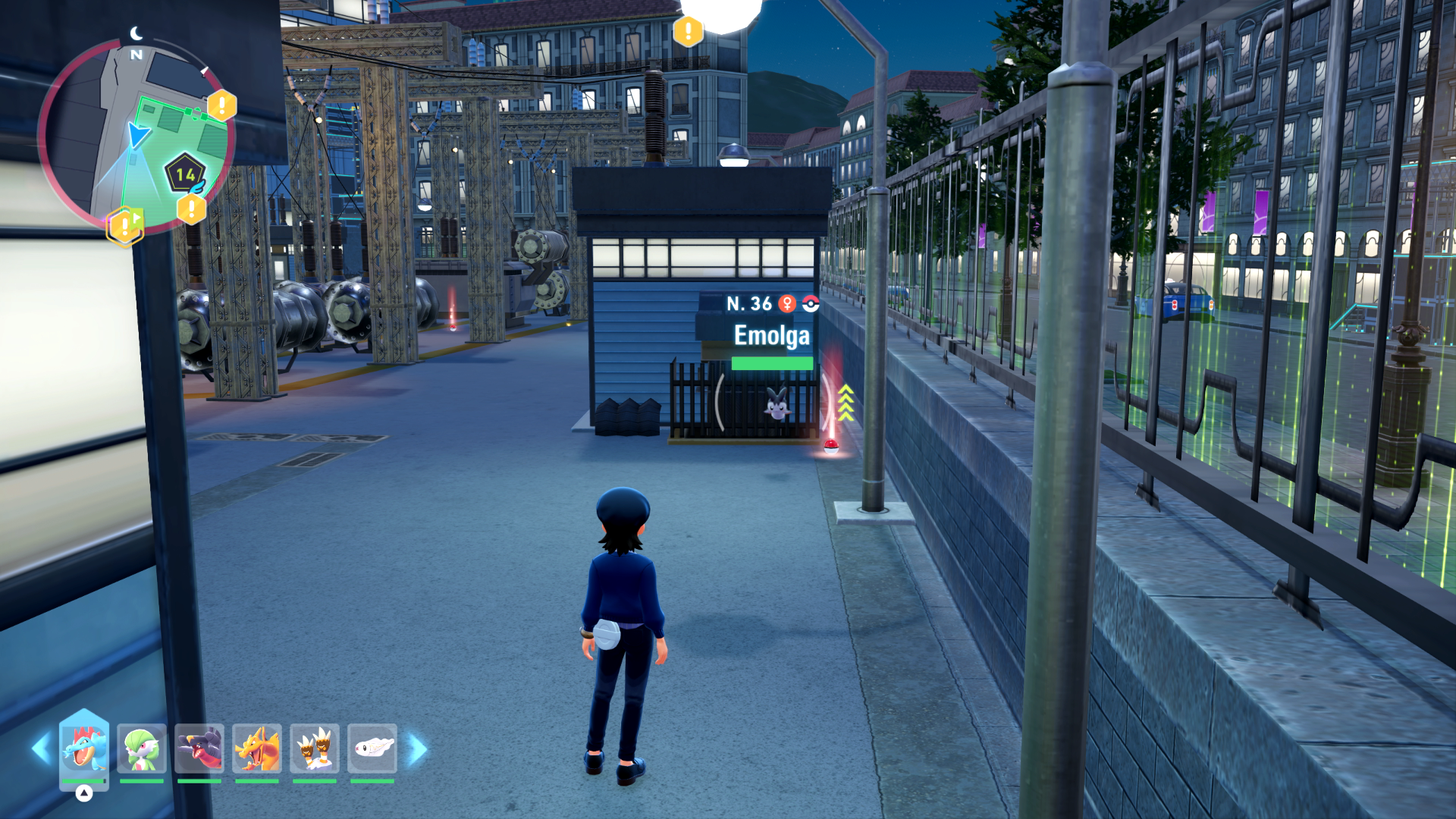Choose the white Tynamo party slot
Image resolution: width=1456 pixels, height=819 pixels.
(x=372, y=748)
